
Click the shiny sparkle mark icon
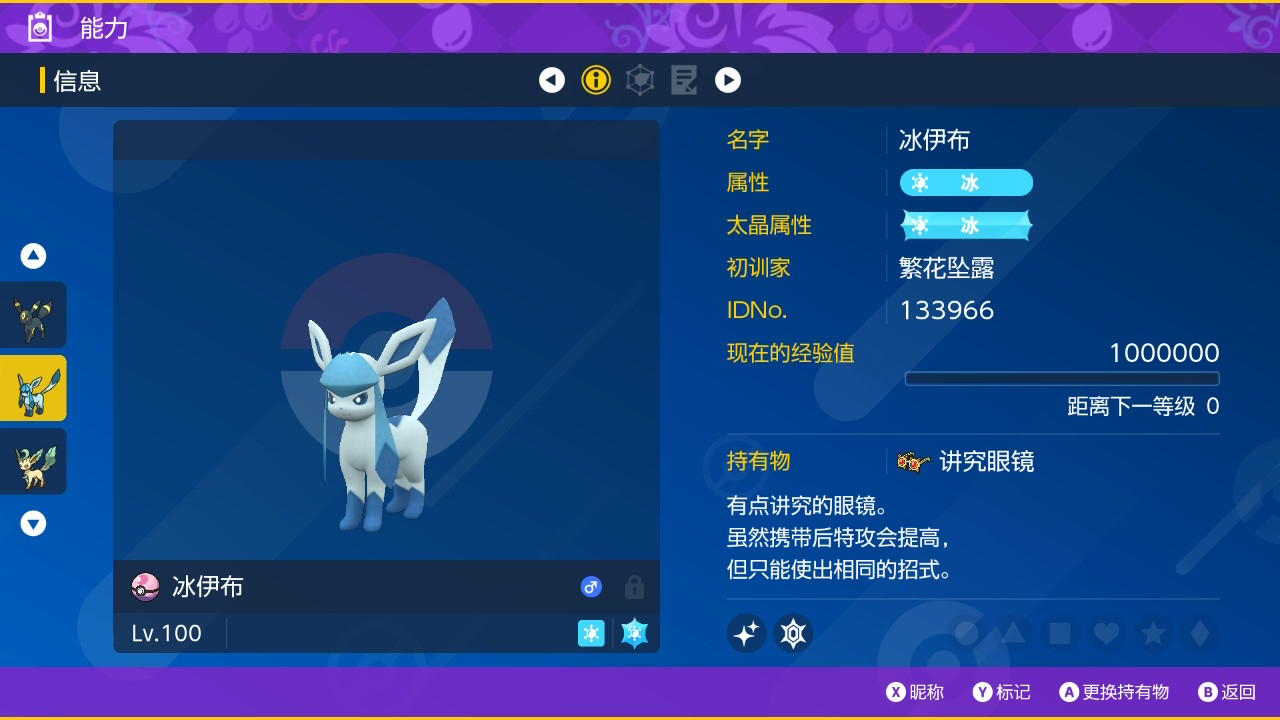[x=746, y=633]
